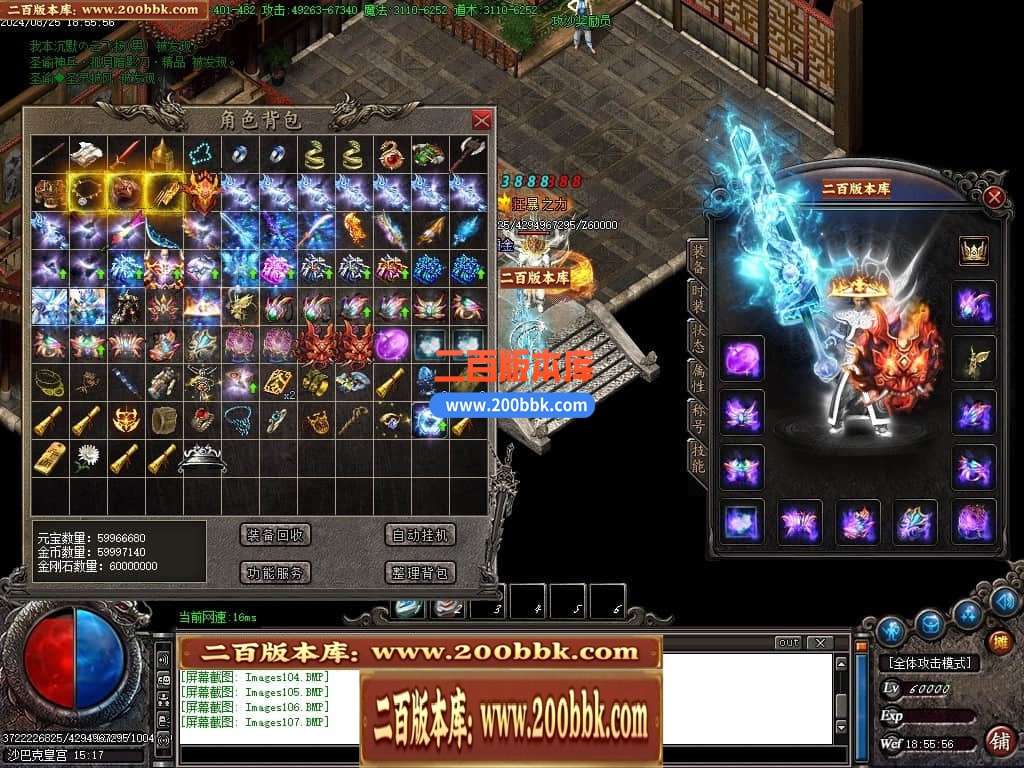Open the 功能服务 services menu
Viewport: 1024px width, 768px height.
tap(276, 573)
